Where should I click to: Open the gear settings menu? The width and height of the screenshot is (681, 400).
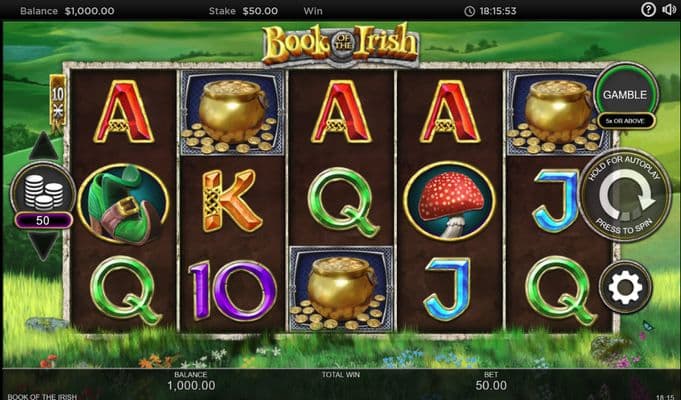click(x=625, y=289)
